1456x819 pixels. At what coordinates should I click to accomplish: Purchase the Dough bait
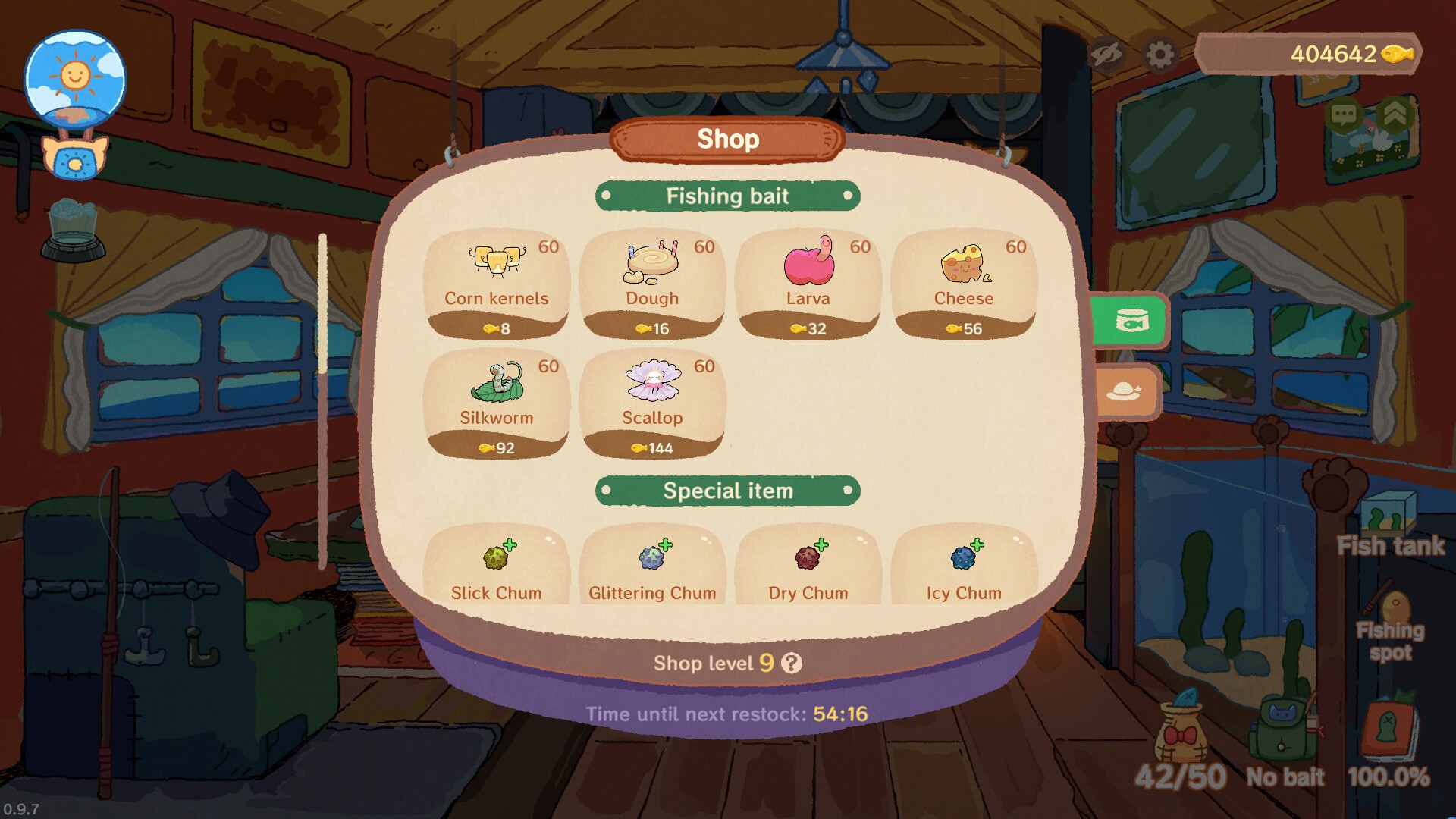652,284
